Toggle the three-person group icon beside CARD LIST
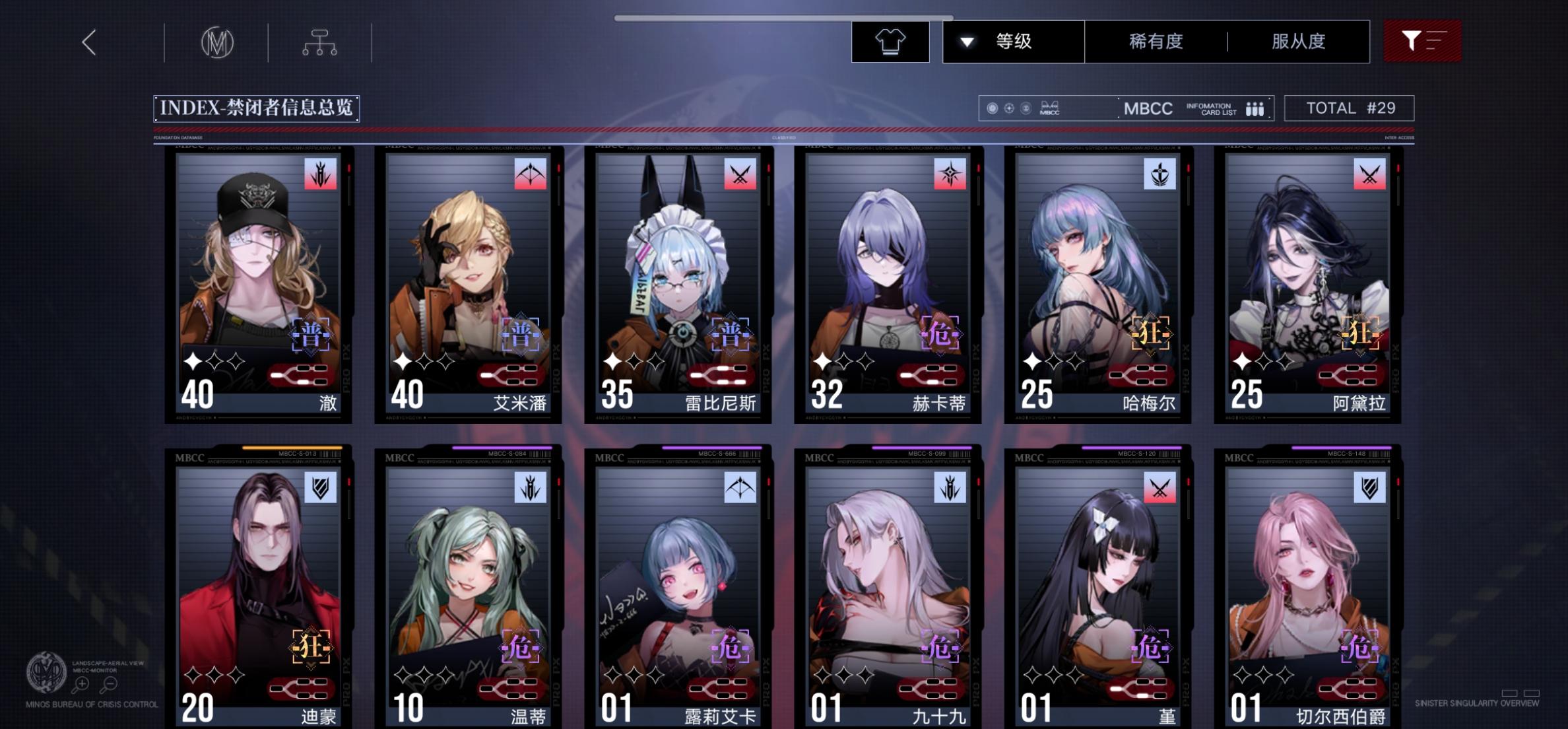 [x=1254, y=109]
